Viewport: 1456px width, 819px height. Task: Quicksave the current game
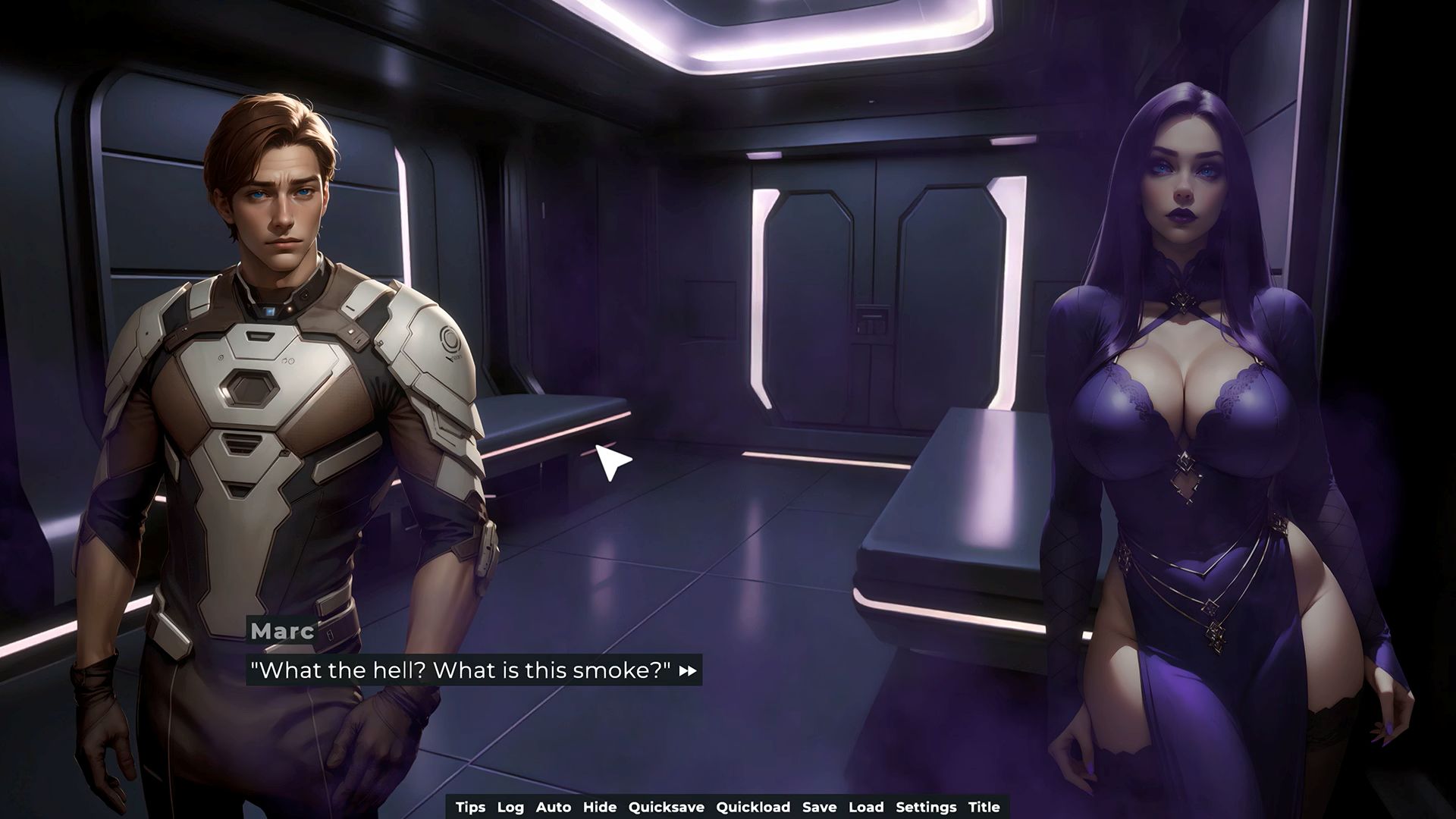pos(666,807)
